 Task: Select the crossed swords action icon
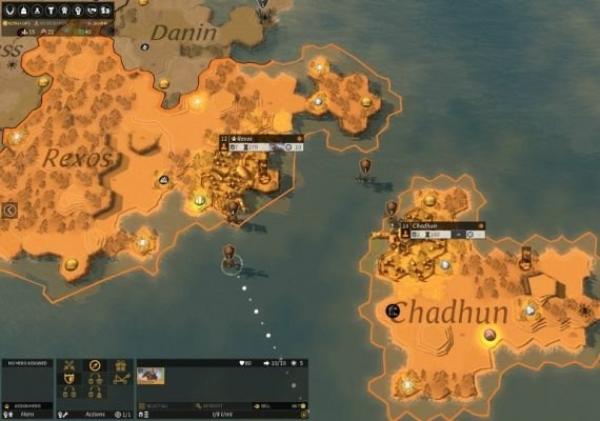(69, 367)
